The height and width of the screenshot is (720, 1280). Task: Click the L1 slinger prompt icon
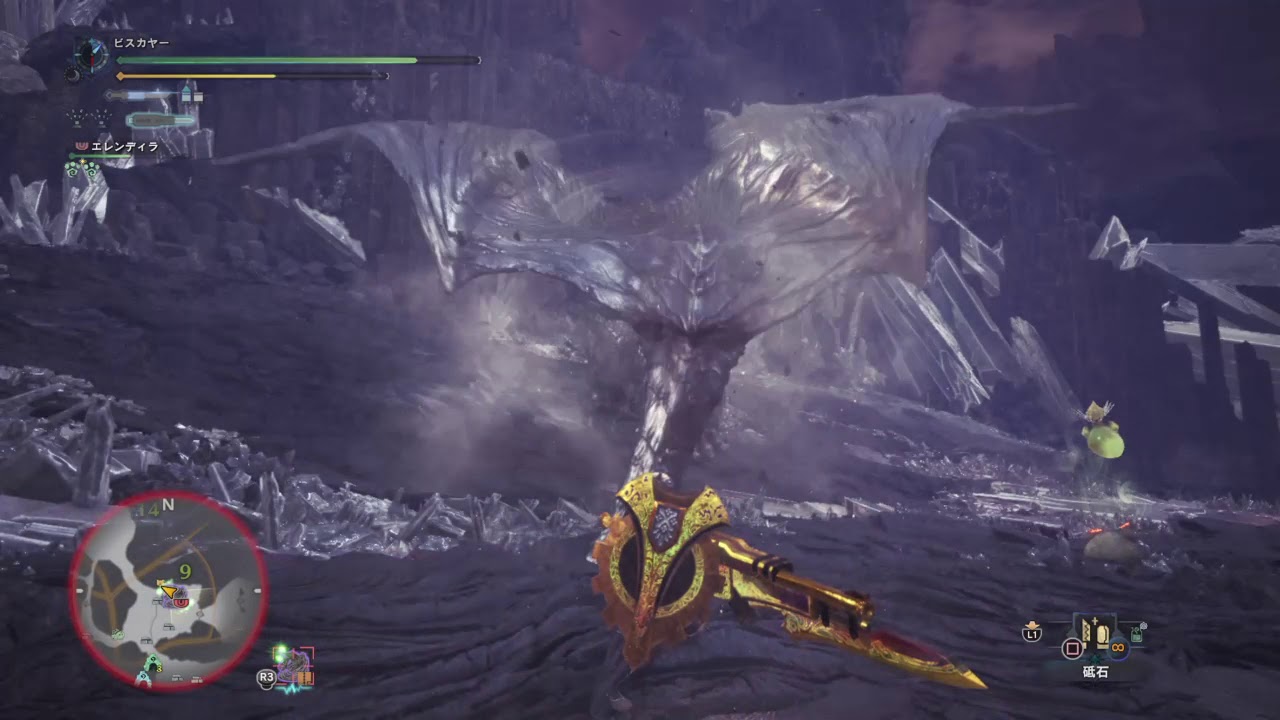(1032, 633)
